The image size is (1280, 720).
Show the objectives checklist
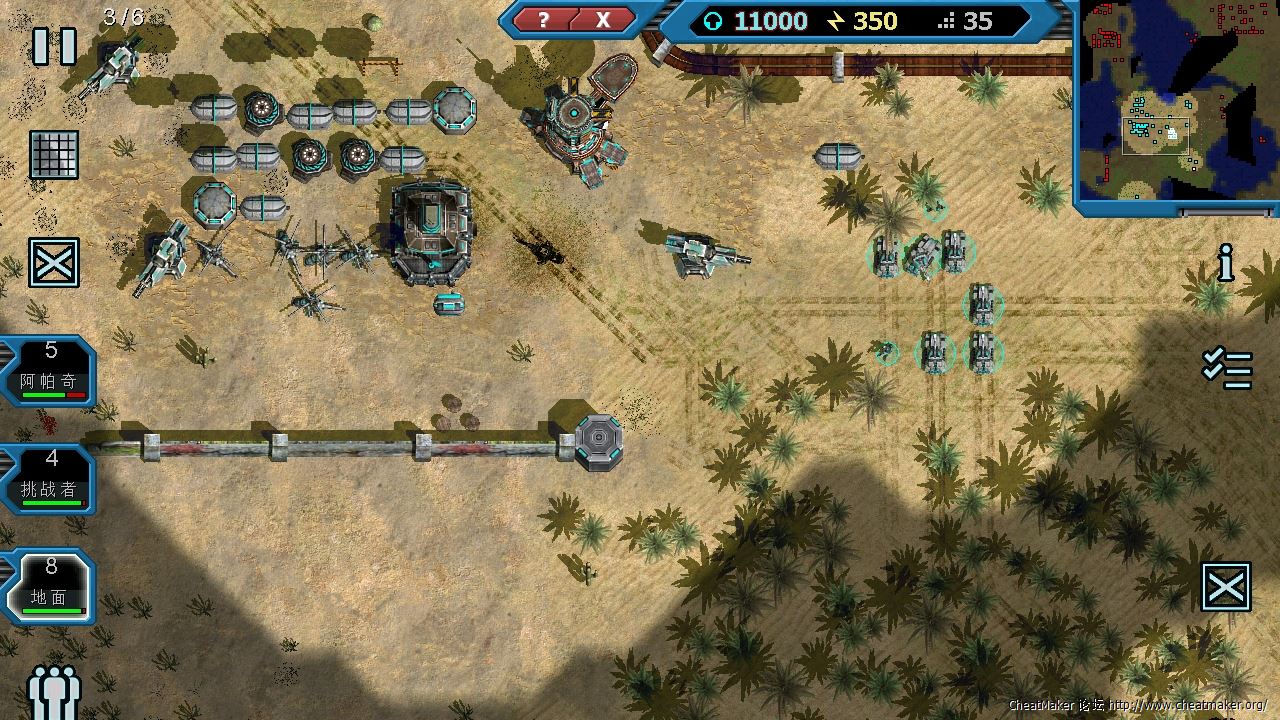click(x=1227, y=368)
